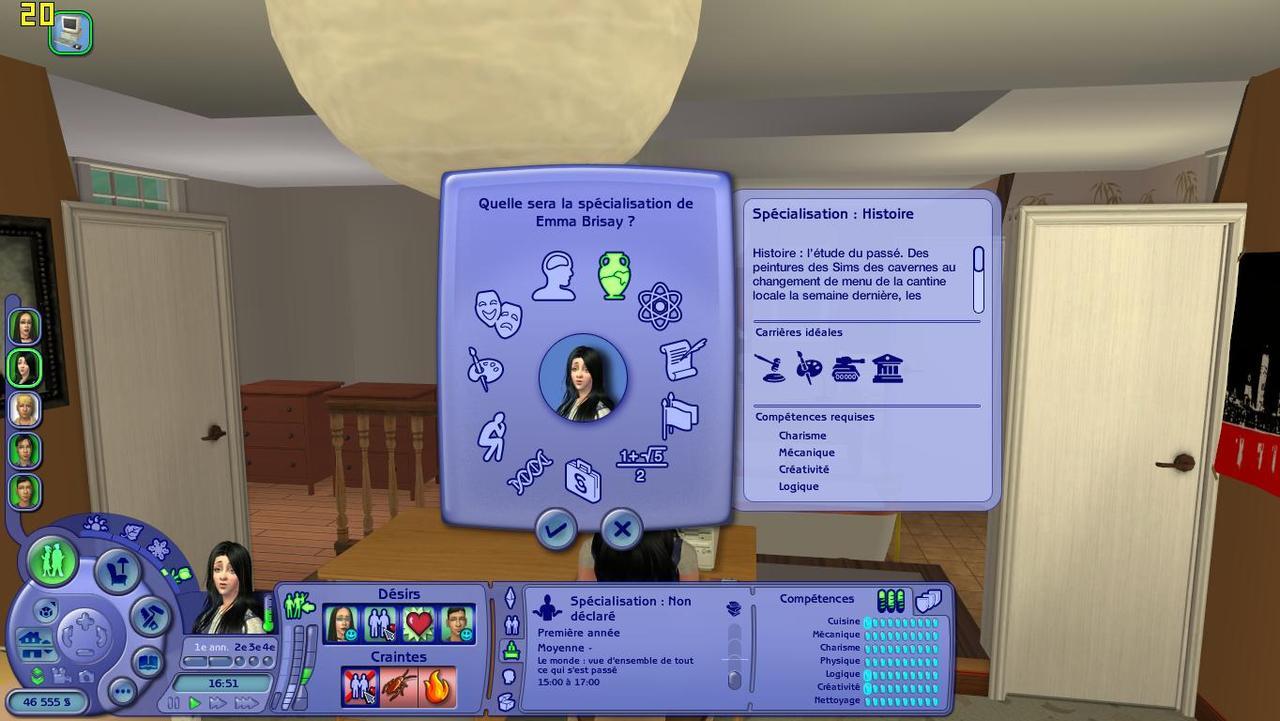Screen dimensions: 1280x721
Task: Click the heart desire icon under Désirs
Action: point(418,624)
